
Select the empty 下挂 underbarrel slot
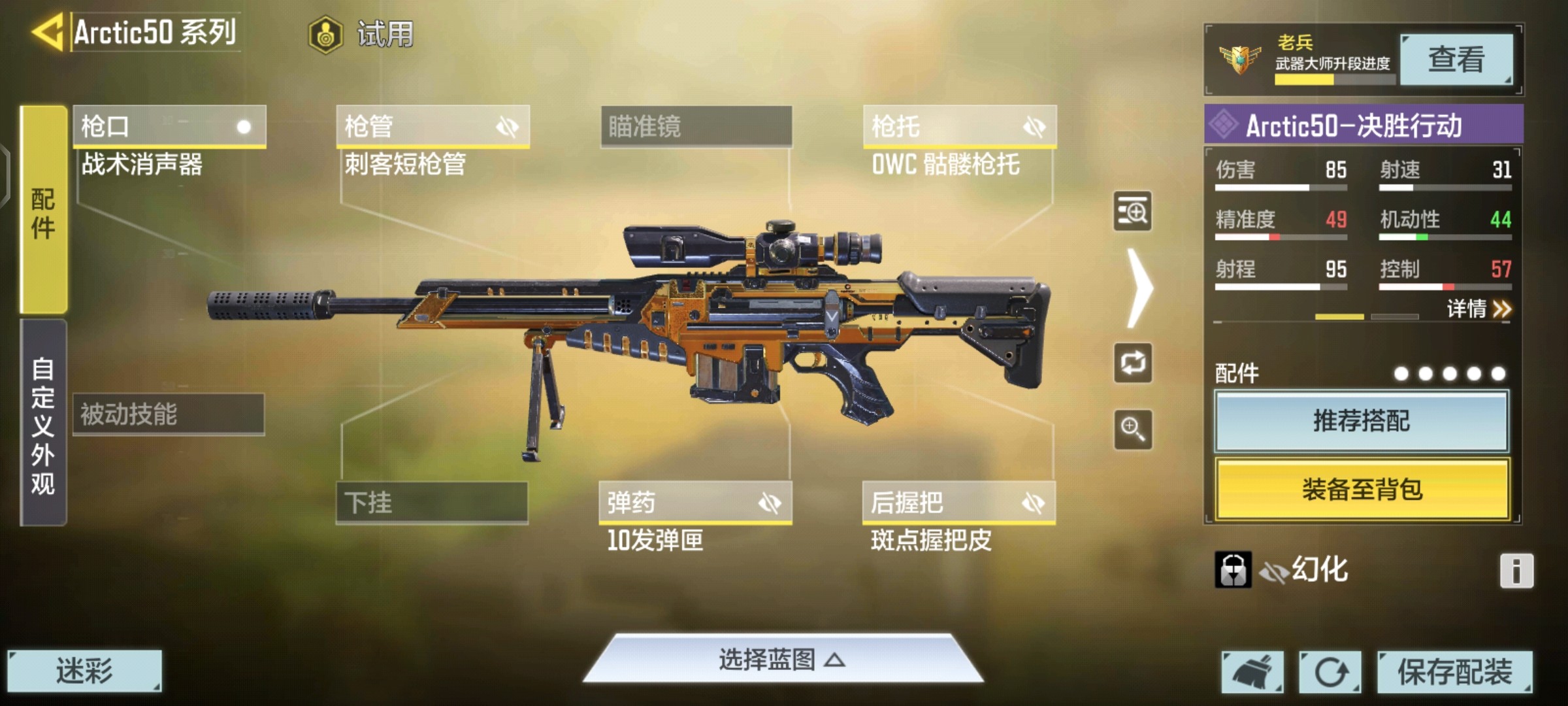[x=432, y=502]
